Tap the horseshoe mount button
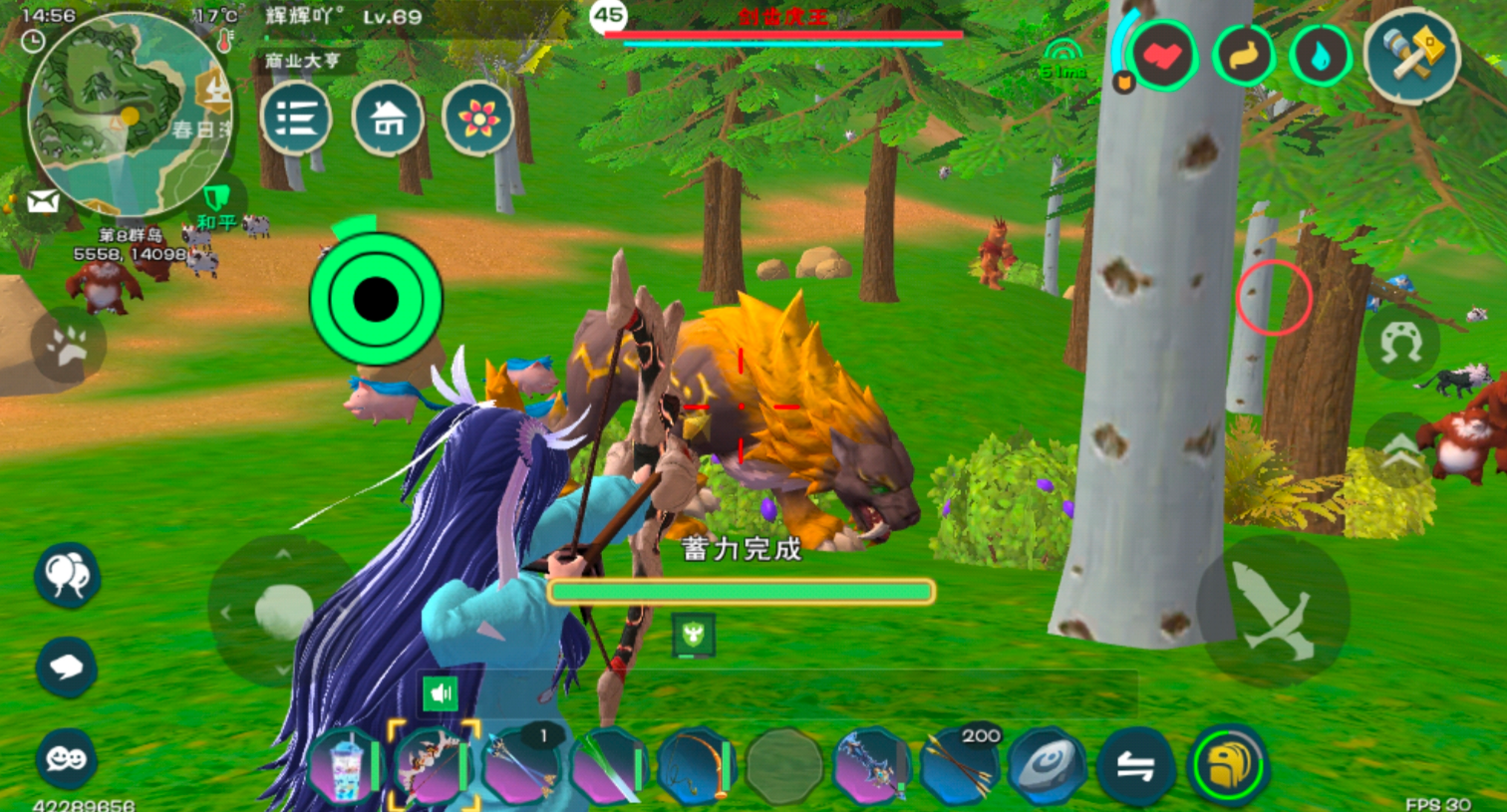 1400,343
